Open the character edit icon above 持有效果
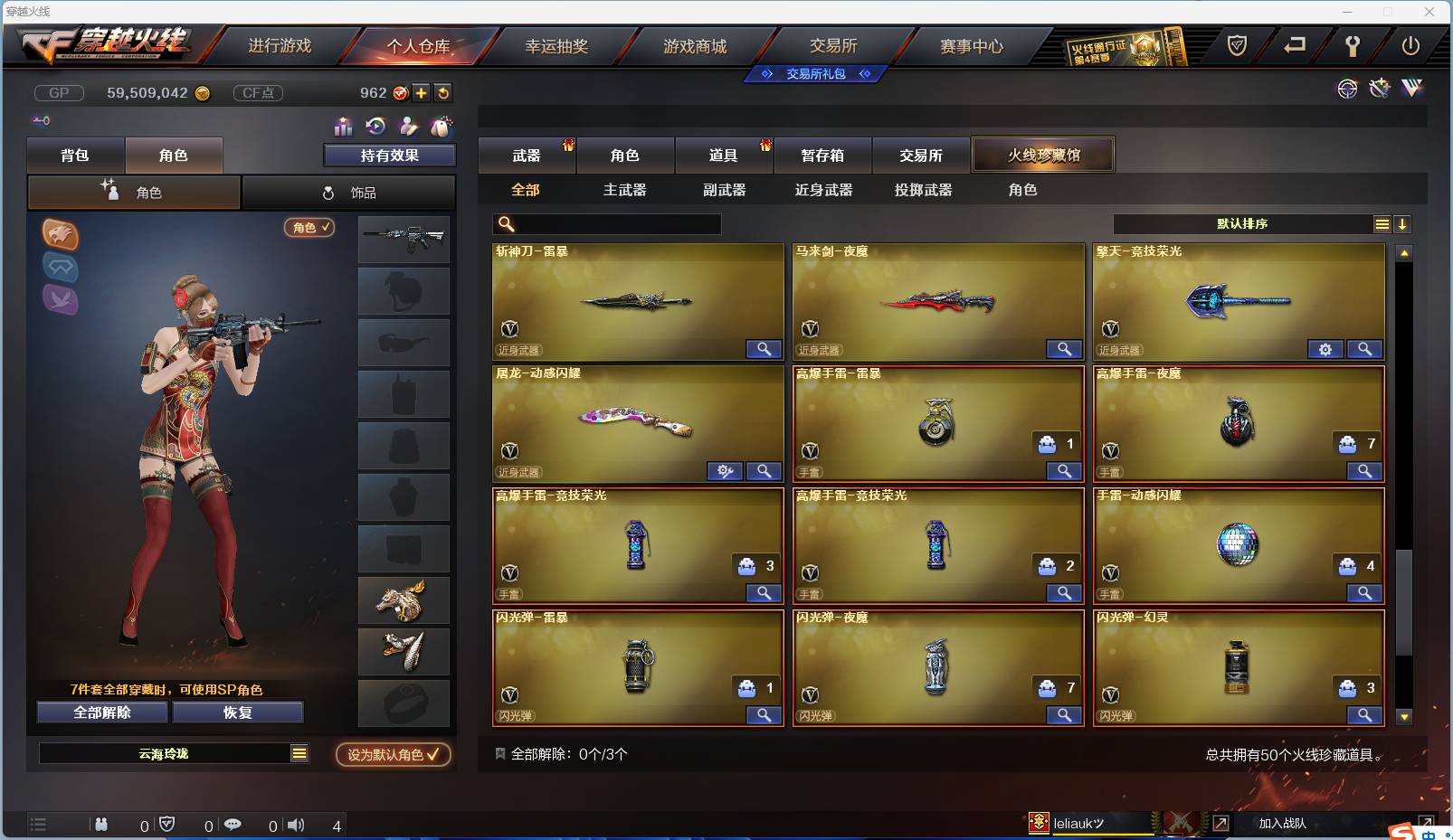1453x840 pixels. 408,127
